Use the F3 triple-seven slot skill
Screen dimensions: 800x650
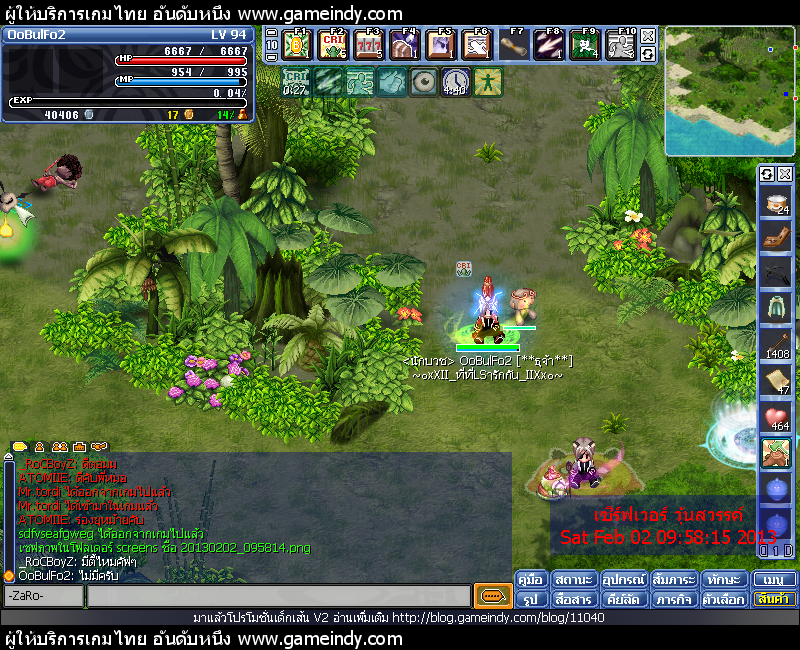[369, 45]
